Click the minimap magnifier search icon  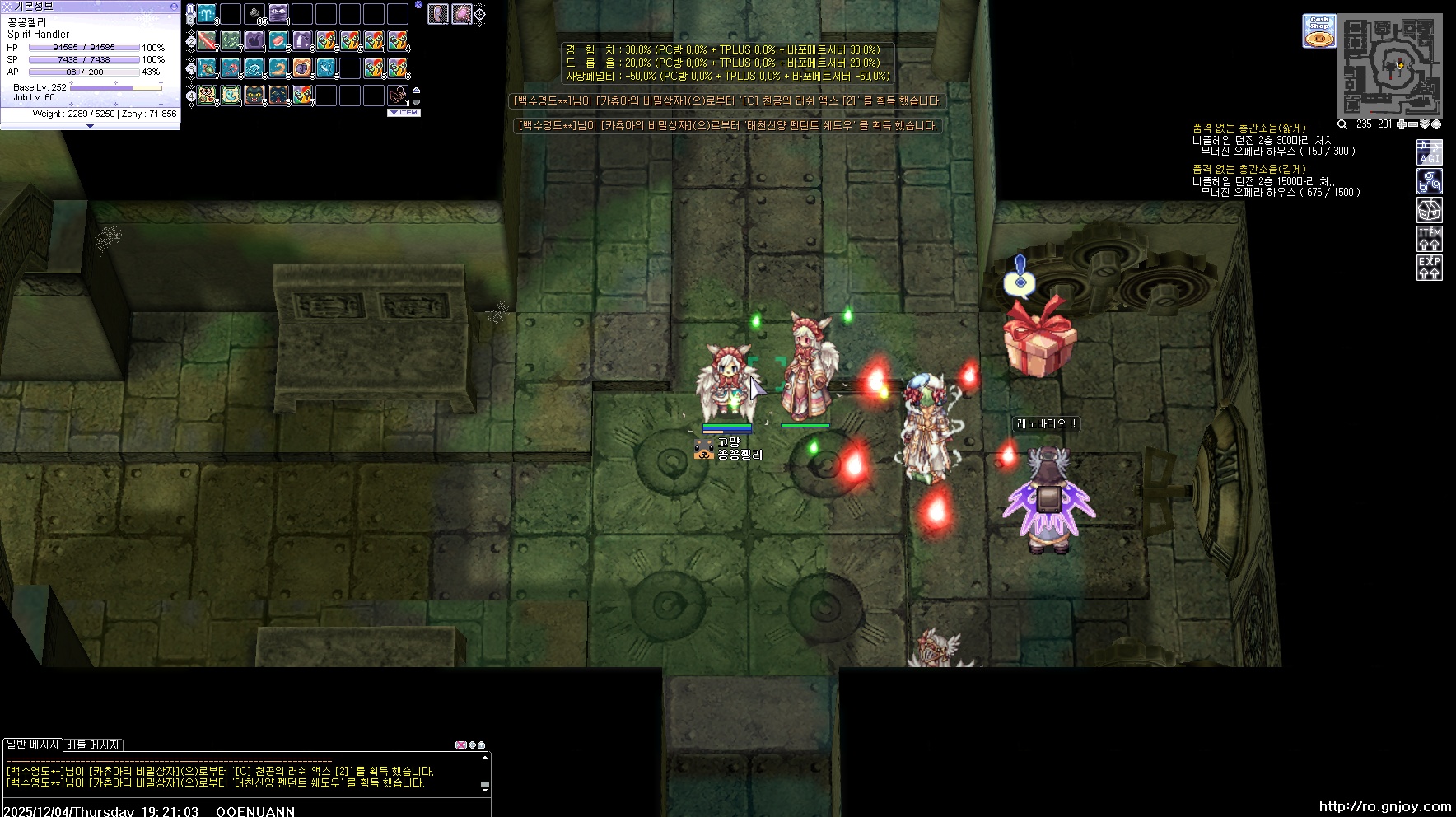[x=1342, y=124]
